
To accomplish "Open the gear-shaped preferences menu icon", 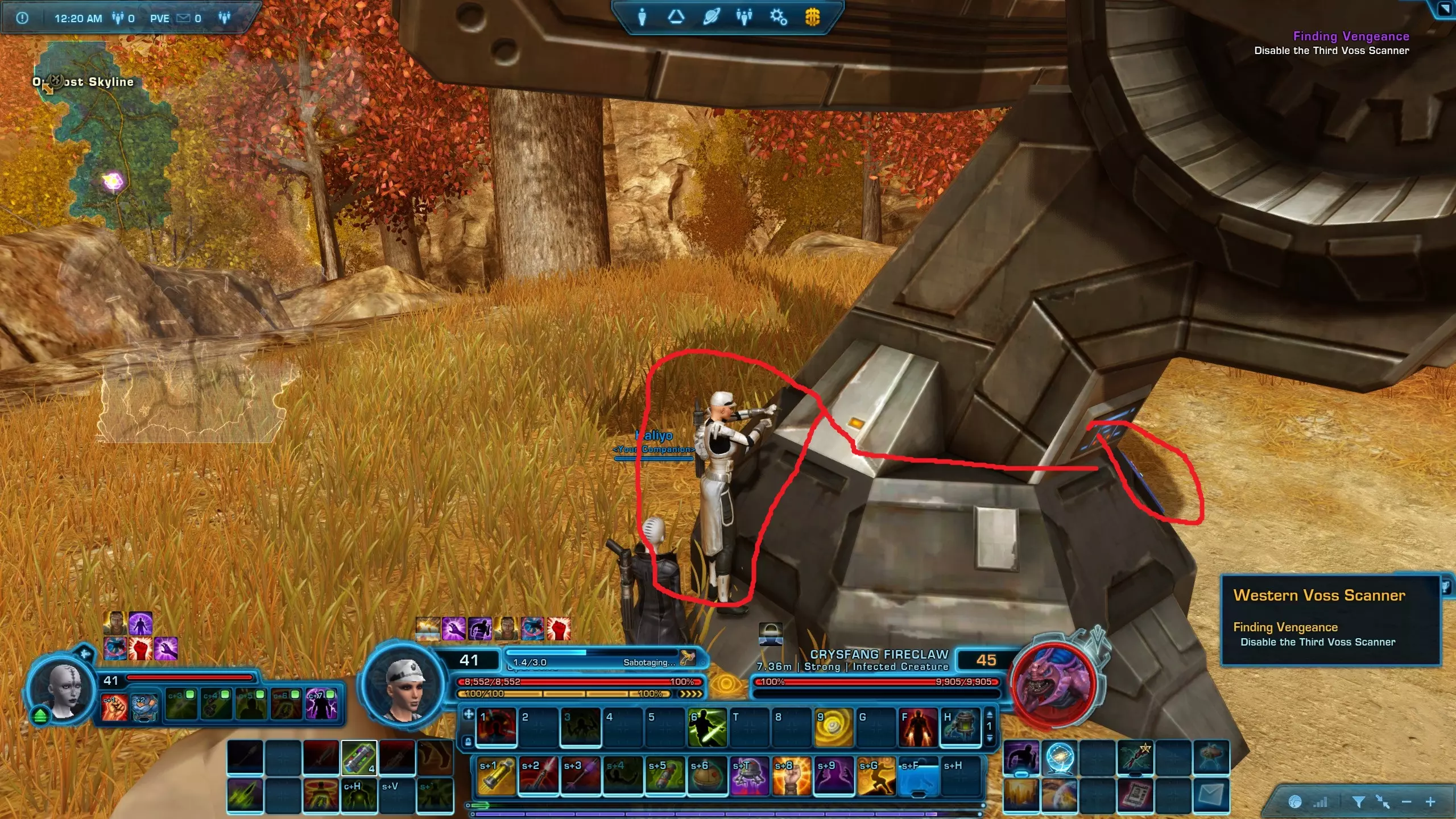I will [x=778, y=17].
